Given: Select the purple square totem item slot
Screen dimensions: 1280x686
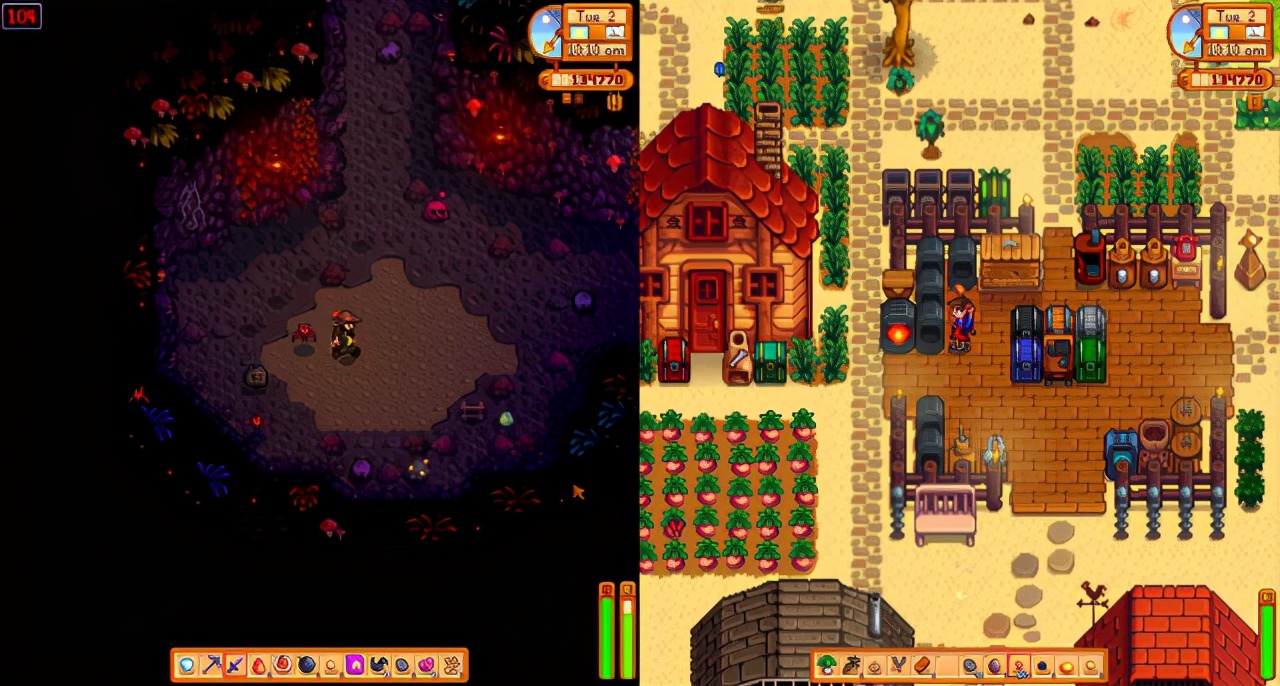Looking at the screenshot, I should [355, 665].
